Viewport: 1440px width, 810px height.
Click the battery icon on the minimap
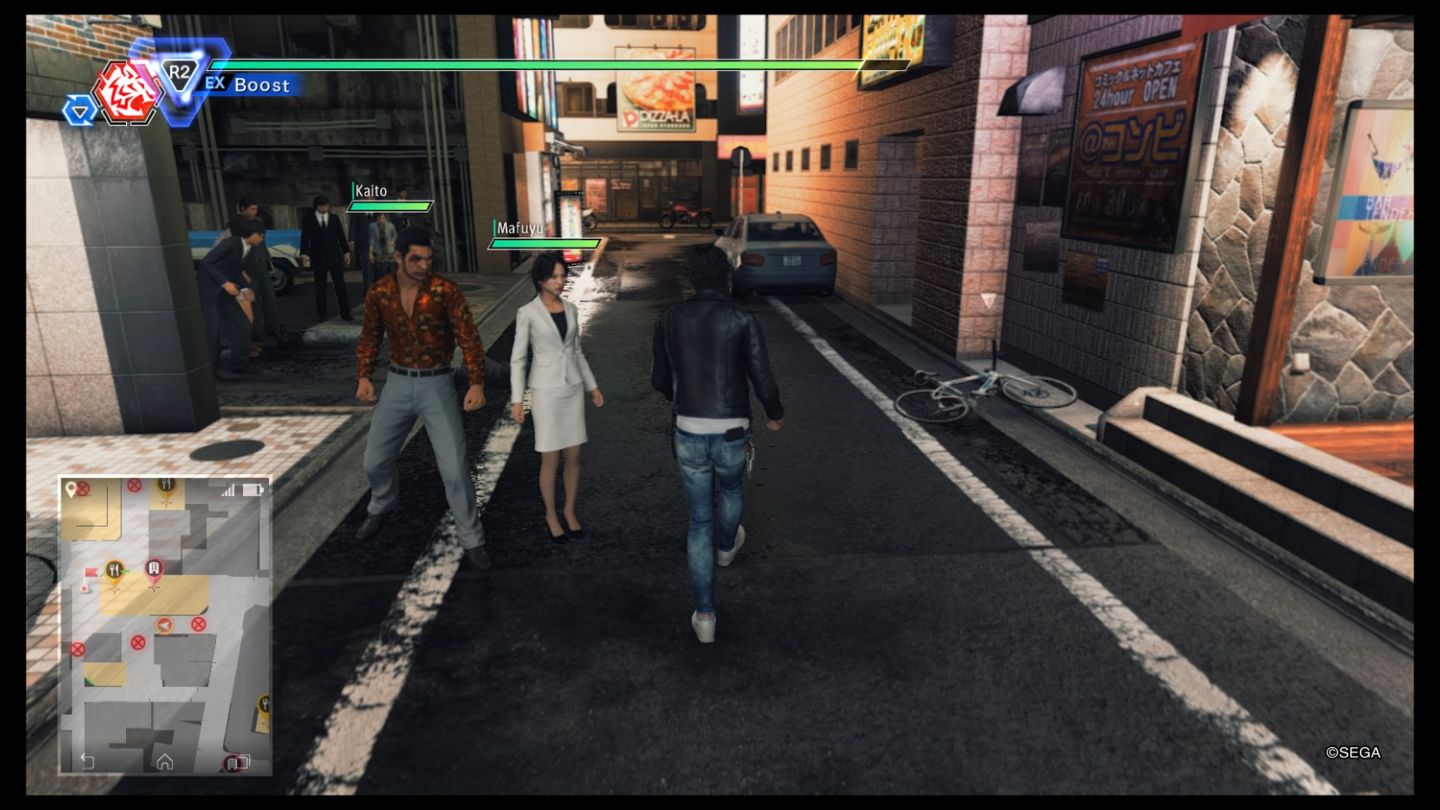tap(251, 488)
